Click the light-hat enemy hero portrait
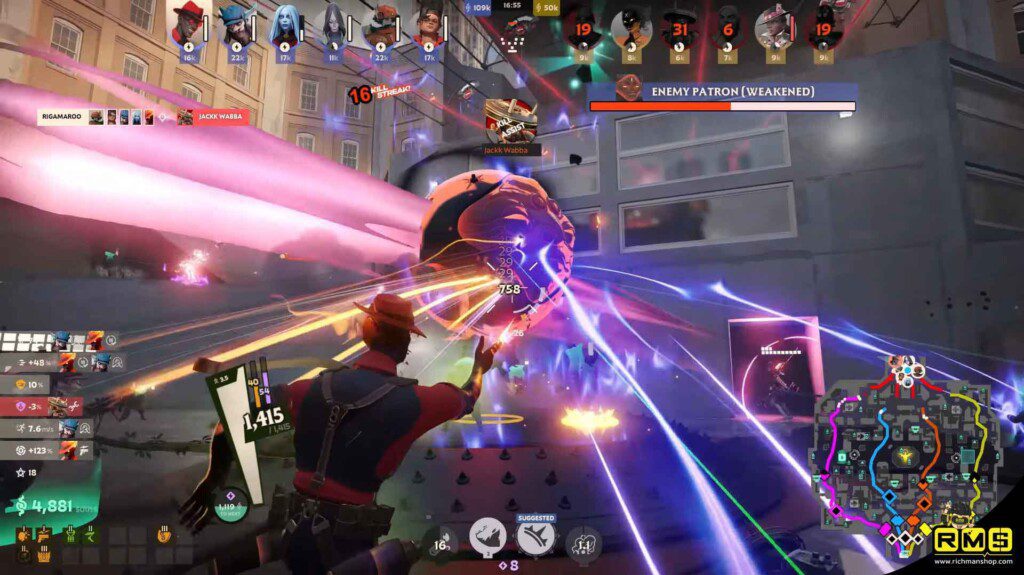Image resolution: width=1024 pixels, height=575 pixels. coord(774,27)
